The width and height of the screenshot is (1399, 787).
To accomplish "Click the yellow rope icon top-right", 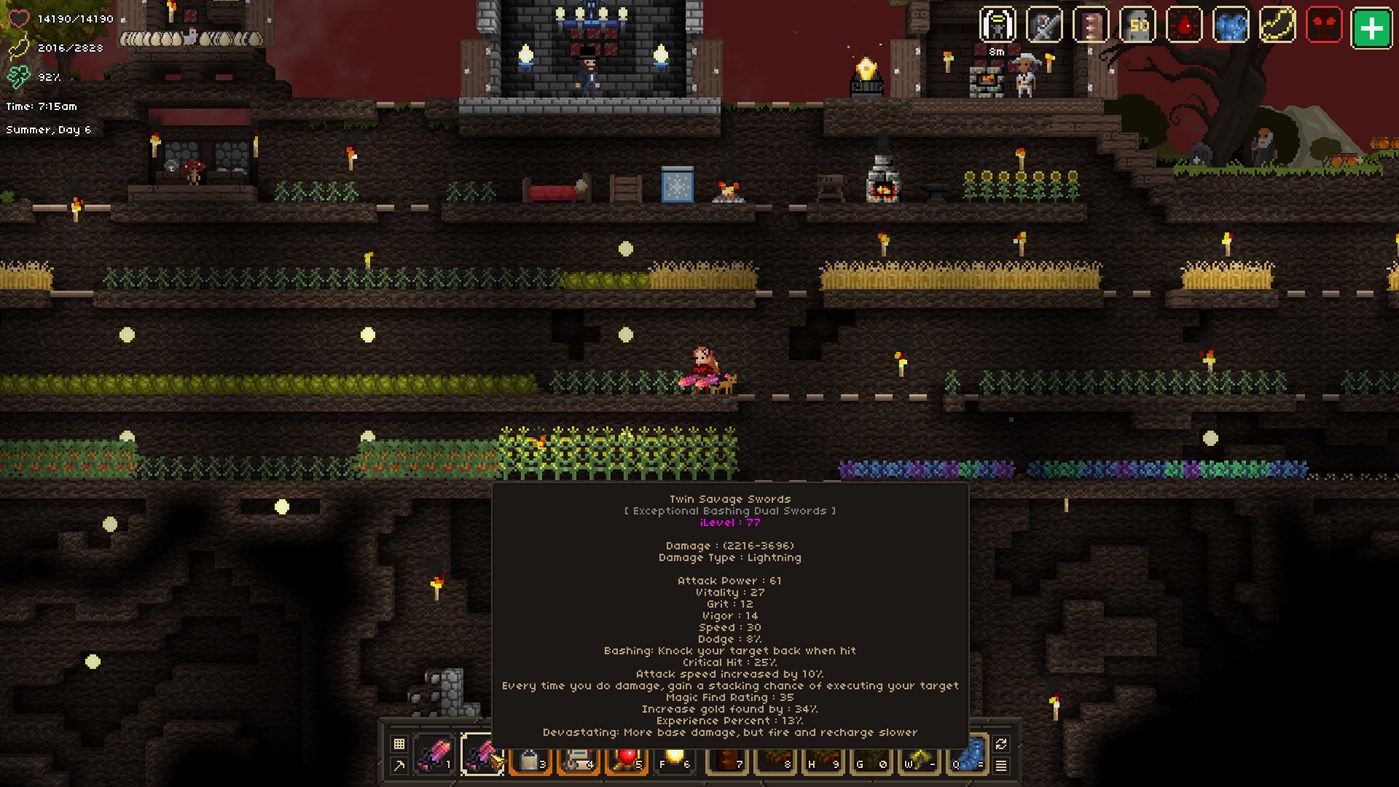I will tap(1277, 25).
